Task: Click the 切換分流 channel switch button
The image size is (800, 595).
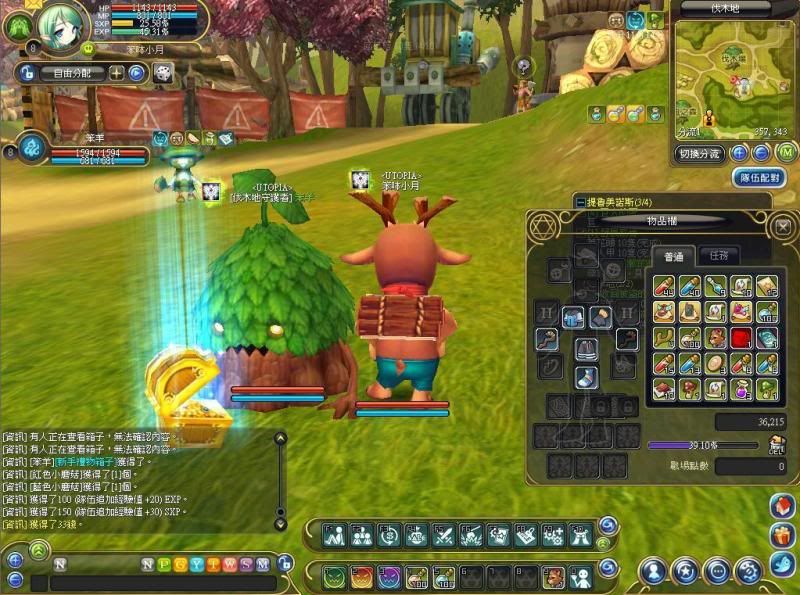Action: [699, 154]
